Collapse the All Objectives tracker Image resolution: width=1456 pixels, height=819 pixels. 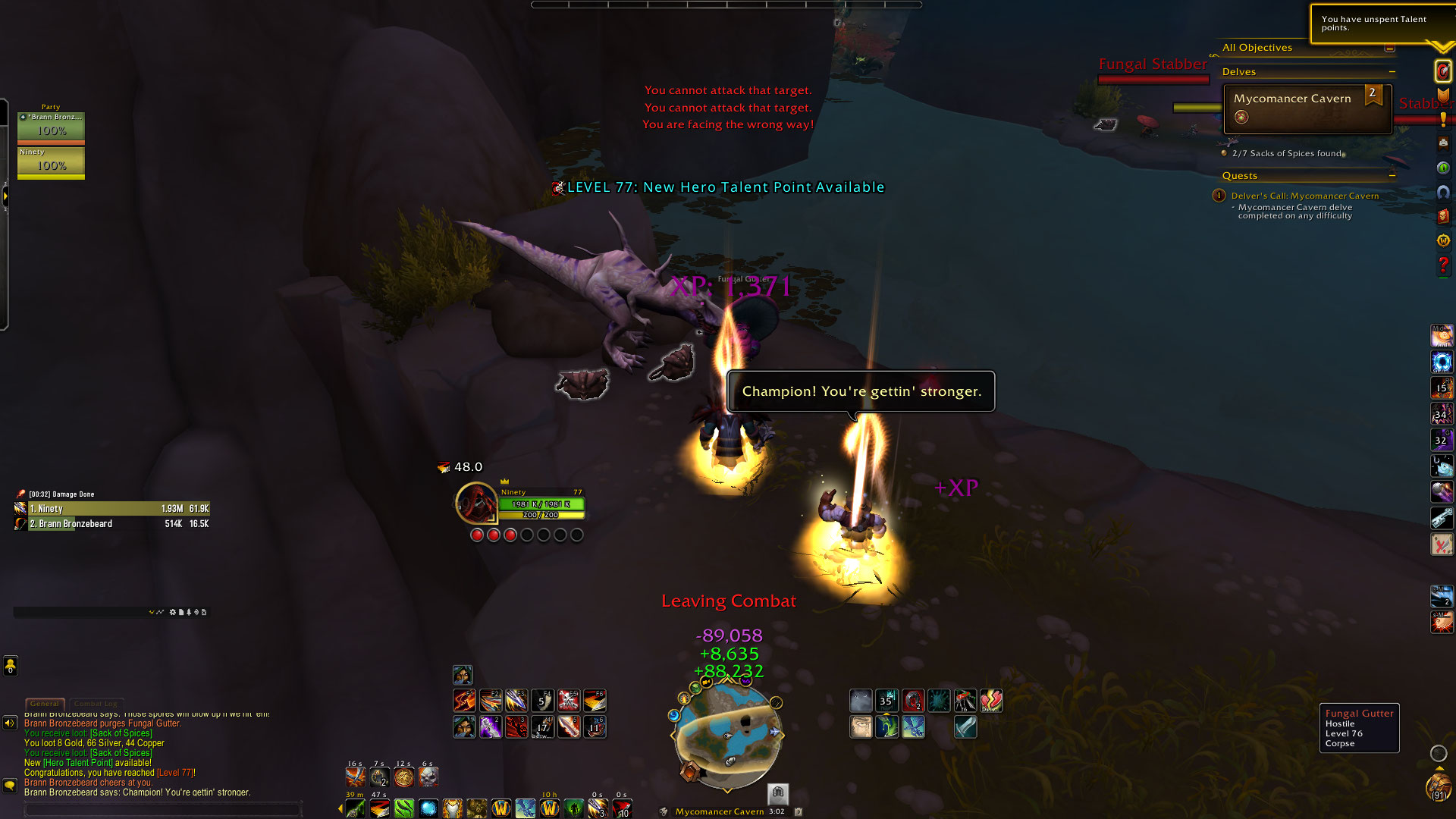pos(1389,48)
